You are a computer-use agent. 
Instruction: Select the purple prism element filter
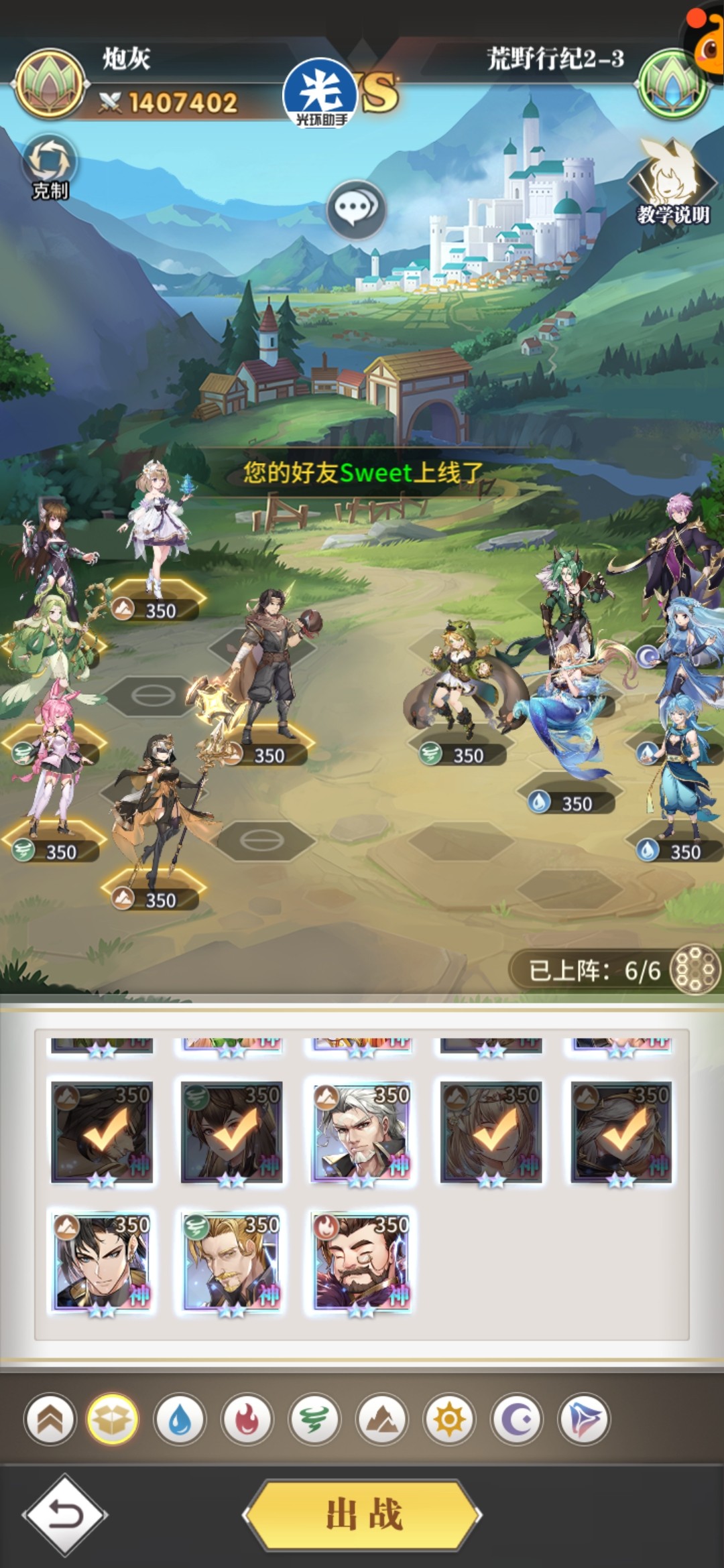(x=584, y=1419)
